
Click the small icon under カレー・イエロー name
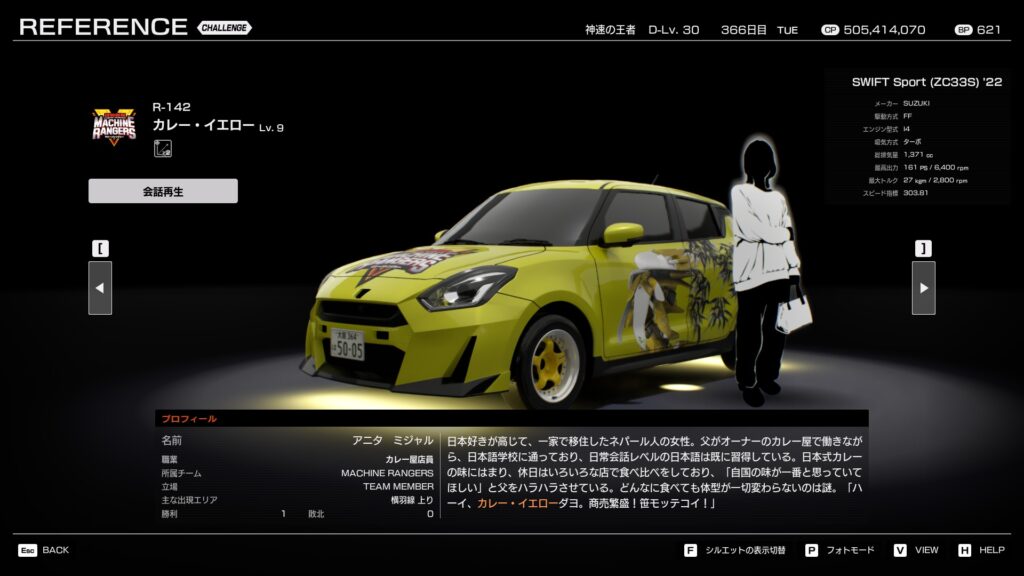(161, 149)
